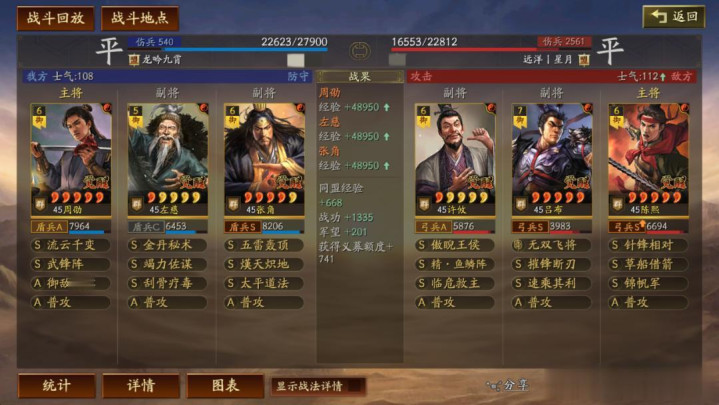Select the 吕布 enemy general portrait

click(x=551, y=150)
